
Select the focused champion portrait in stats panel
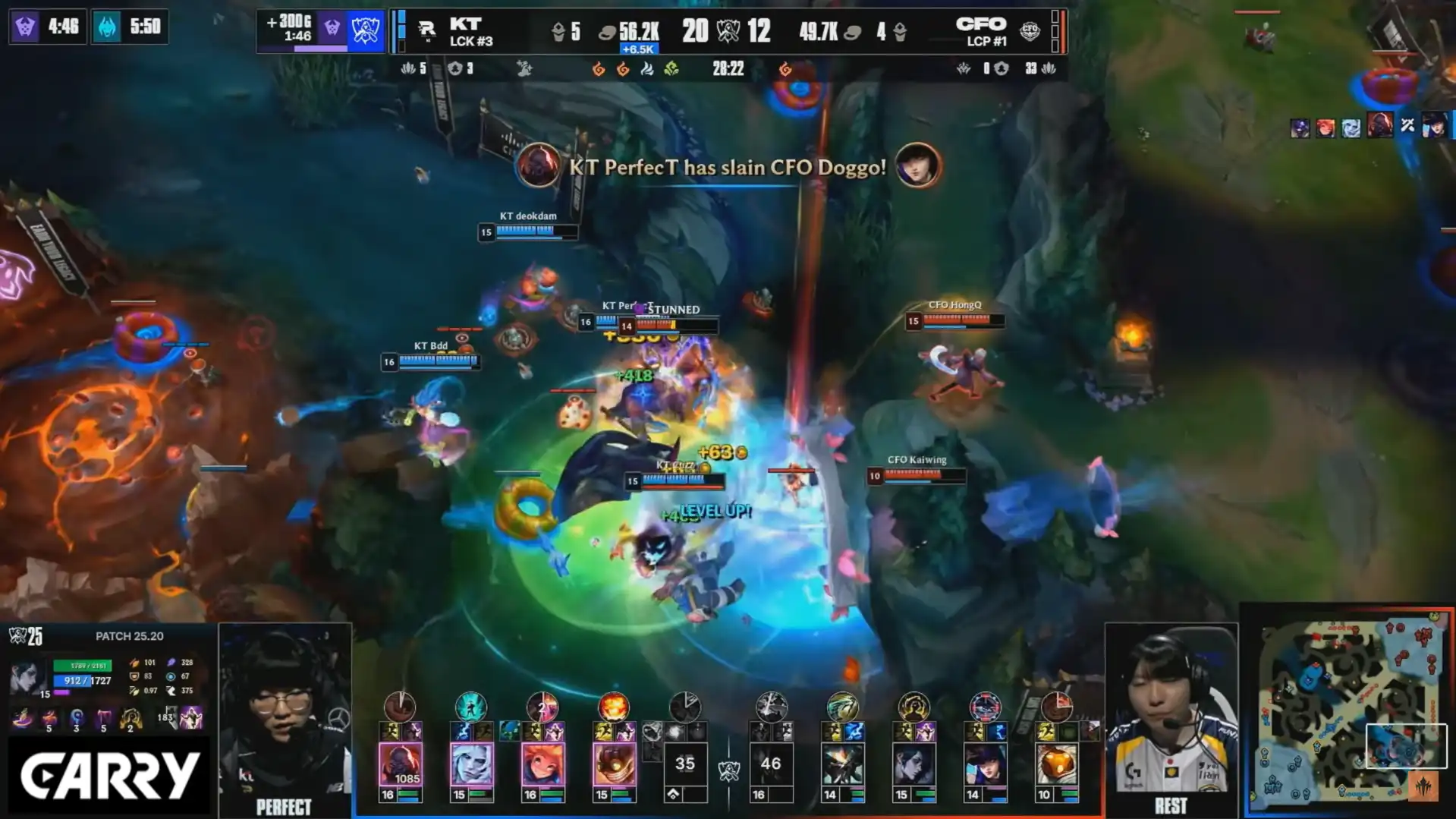(28, 678)
